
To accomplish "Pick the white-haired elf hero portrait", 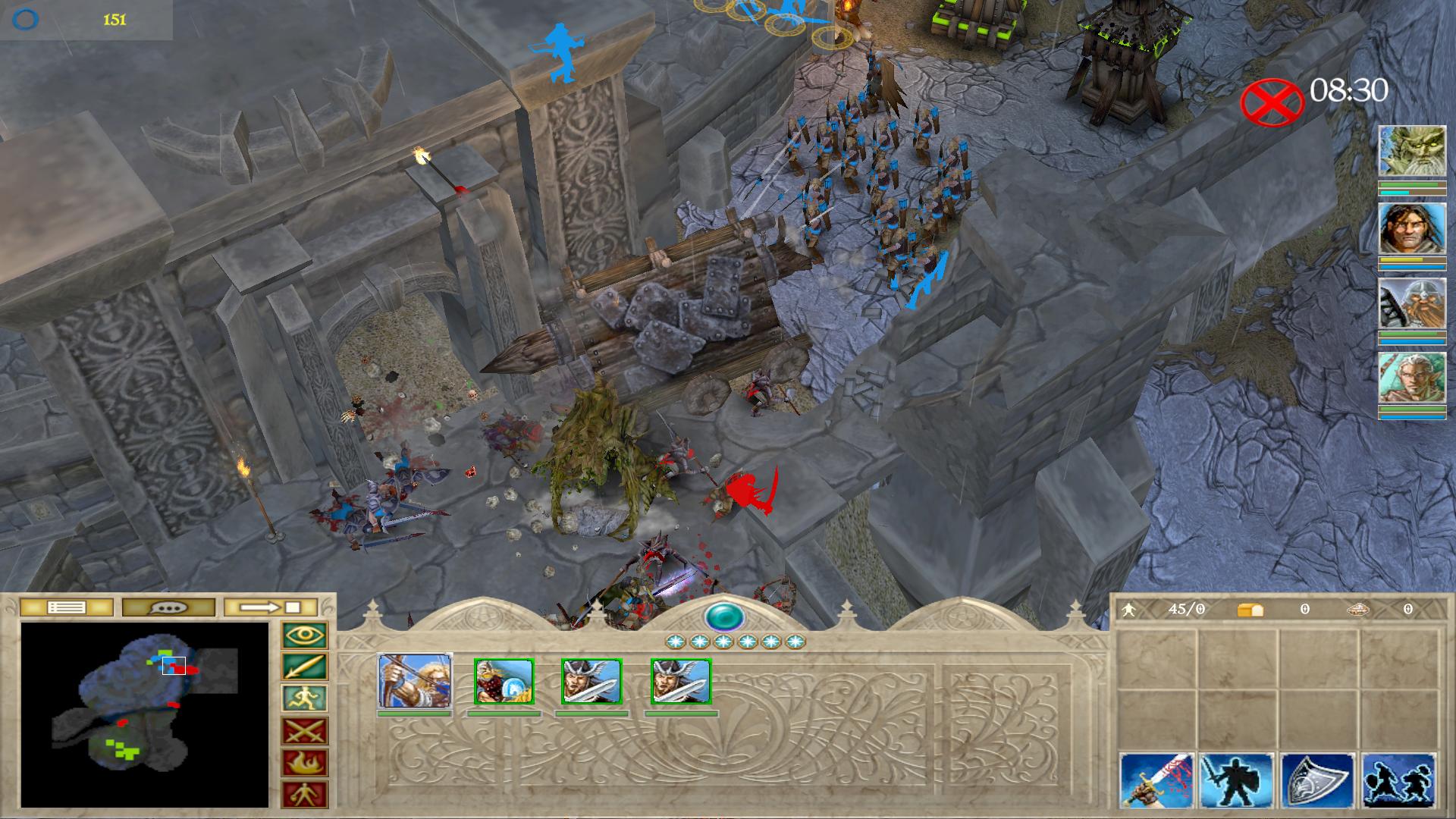I will 1411,378.
